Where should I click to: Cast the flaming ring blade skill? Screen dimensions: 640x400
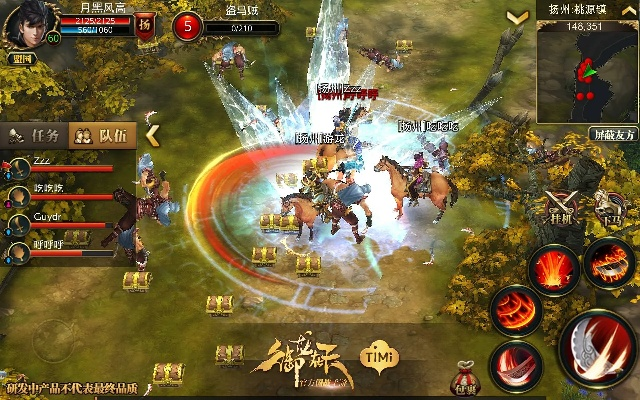coord(609,262)
